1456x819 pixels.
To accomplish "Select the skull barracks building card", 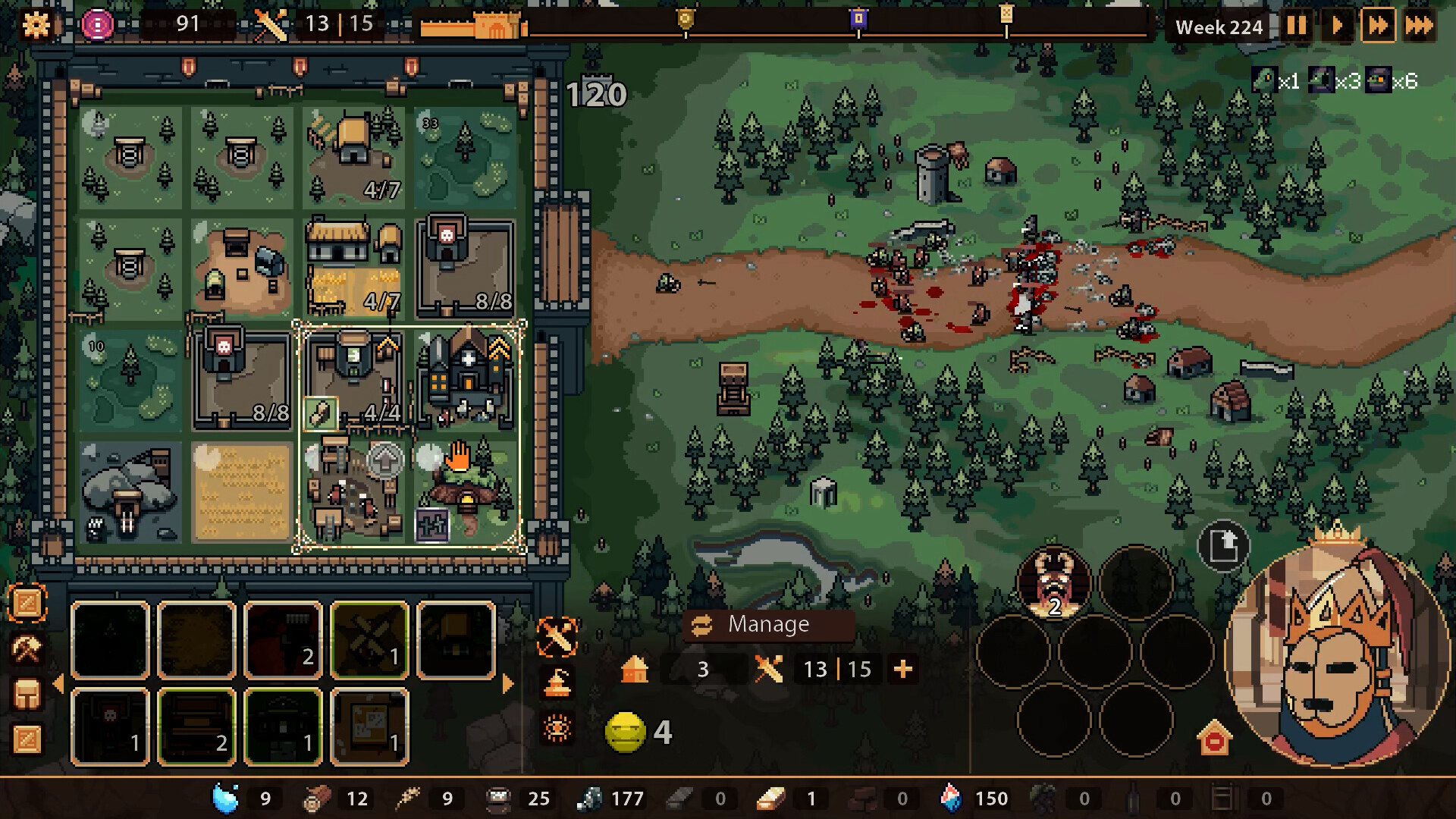I will click(110, 726).
